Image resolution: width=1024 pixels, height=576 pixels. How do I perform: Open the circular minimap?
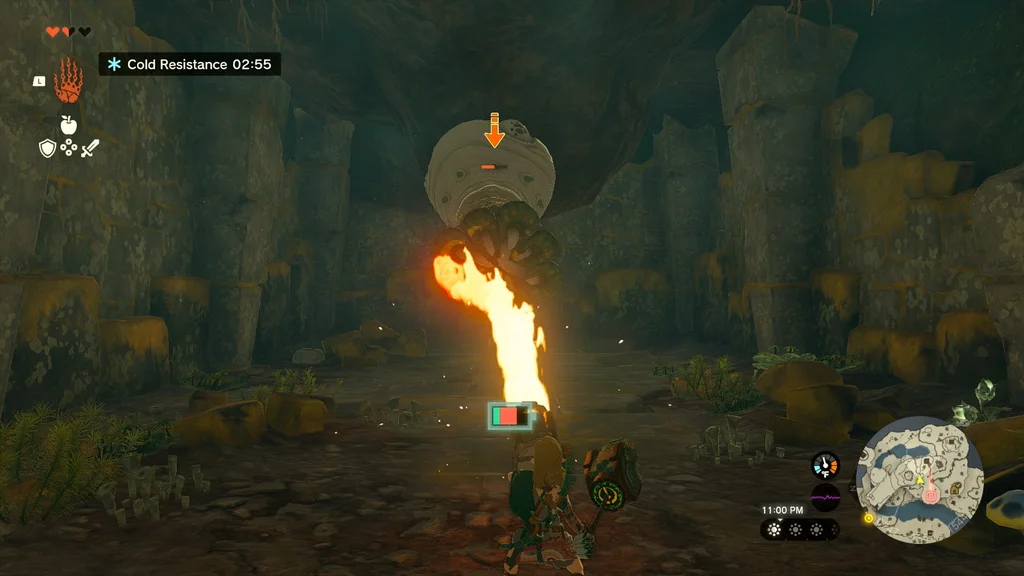(920, 480)
